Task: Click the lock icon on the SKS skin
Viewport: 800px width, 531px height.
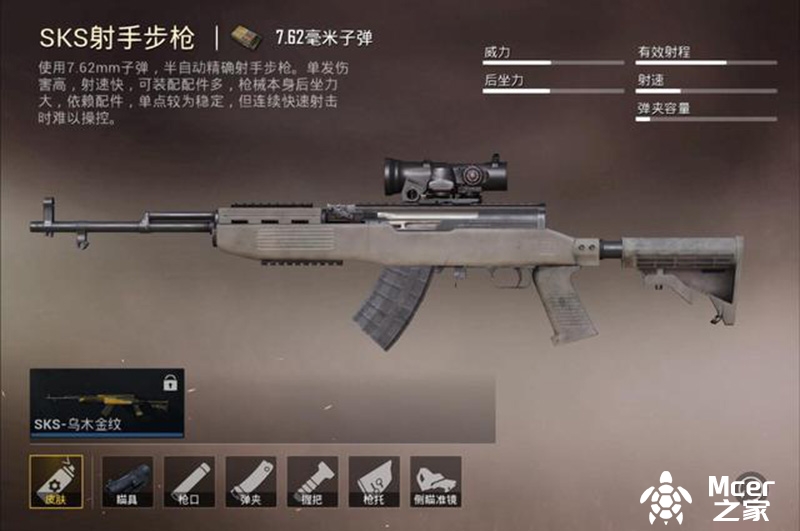Action: tap(168, 383)
